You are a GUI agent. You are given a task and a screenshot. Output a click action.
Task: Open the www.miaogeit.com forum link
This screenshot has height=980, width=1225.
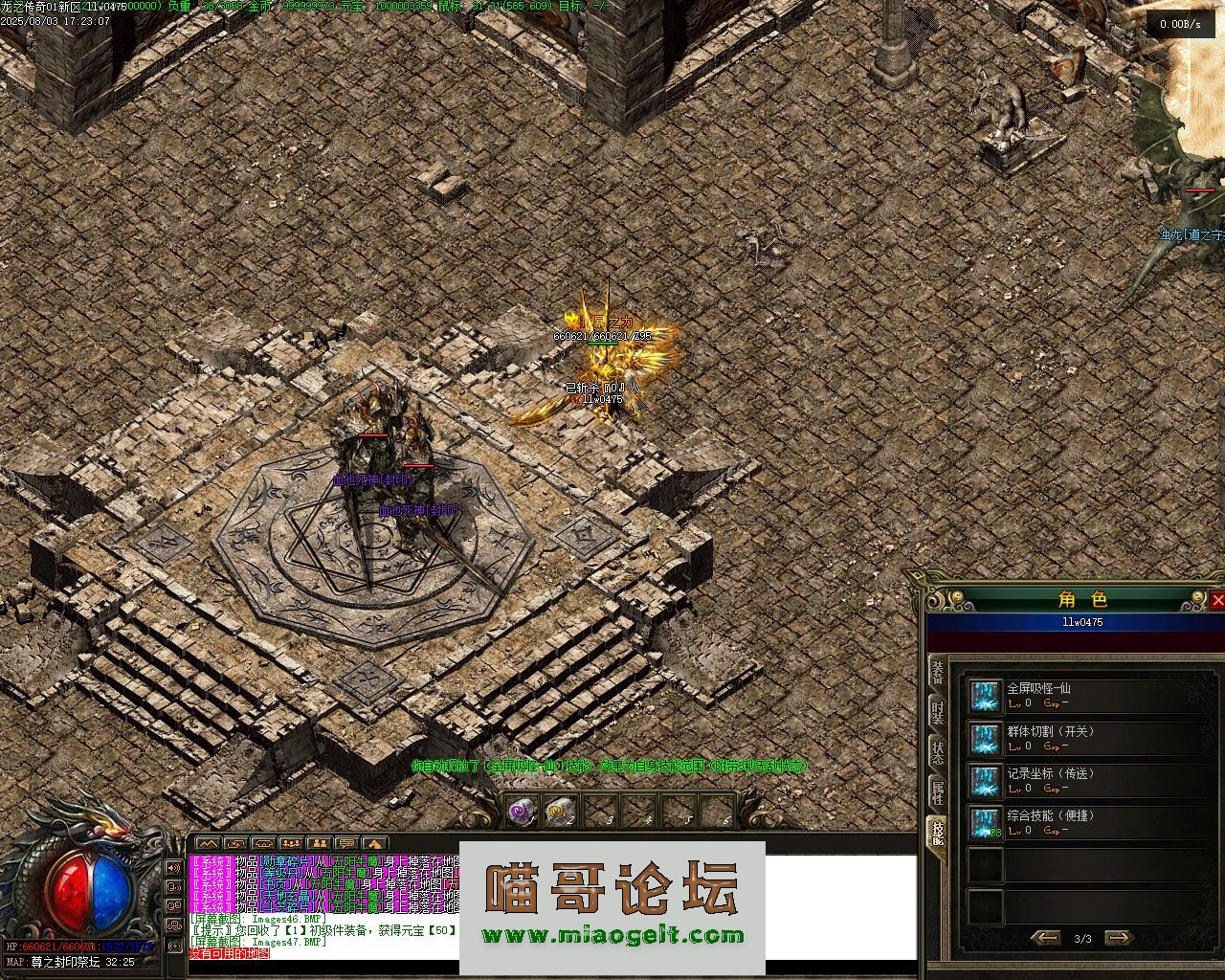pos(612,937)
